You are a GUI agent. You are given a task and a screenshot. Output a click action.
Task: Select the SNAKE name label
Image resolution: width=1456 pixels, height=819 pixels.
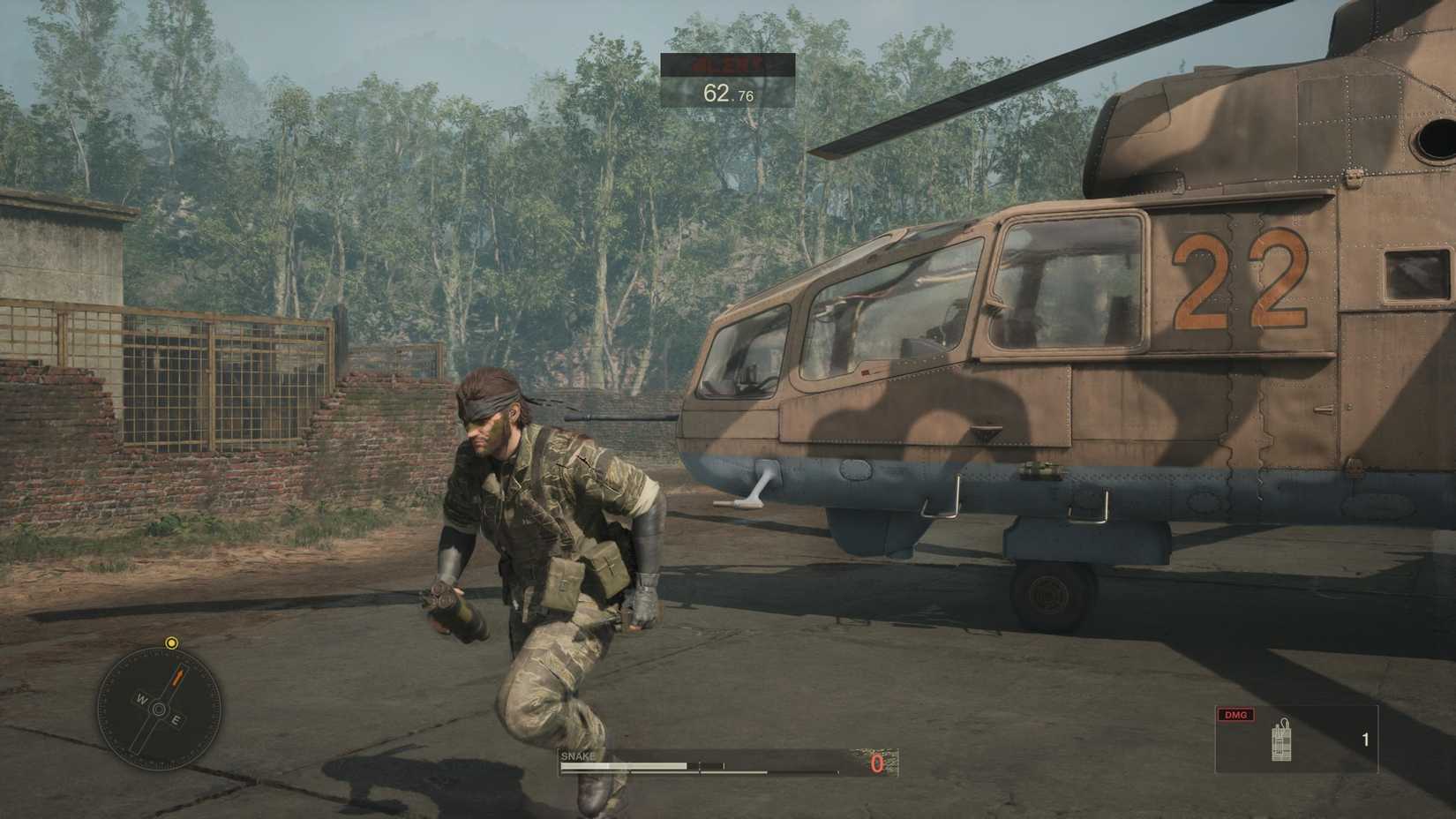(578, 755)
